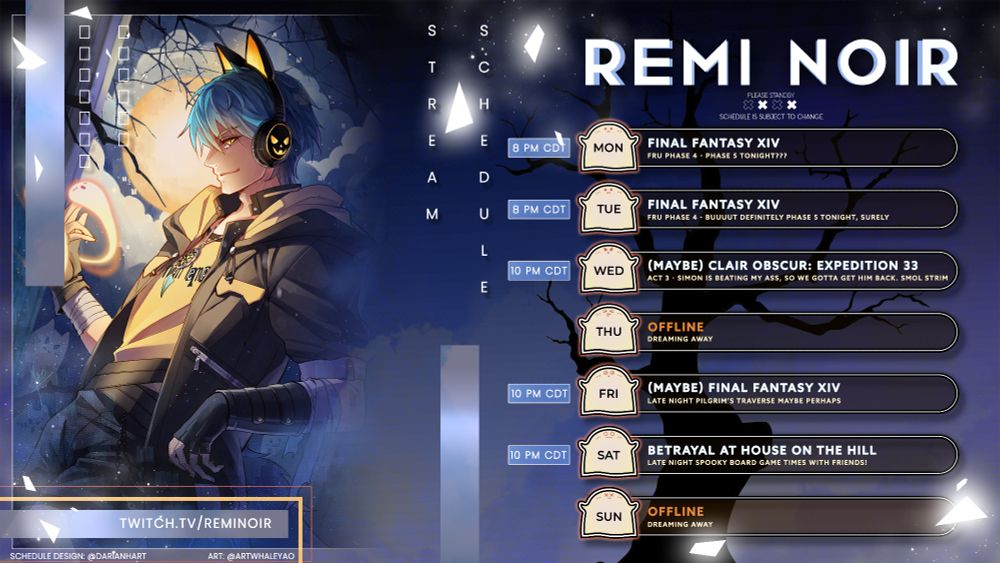Select Thursday's Offline schedule row
The image size is (1000, 563).
(790, 332)
